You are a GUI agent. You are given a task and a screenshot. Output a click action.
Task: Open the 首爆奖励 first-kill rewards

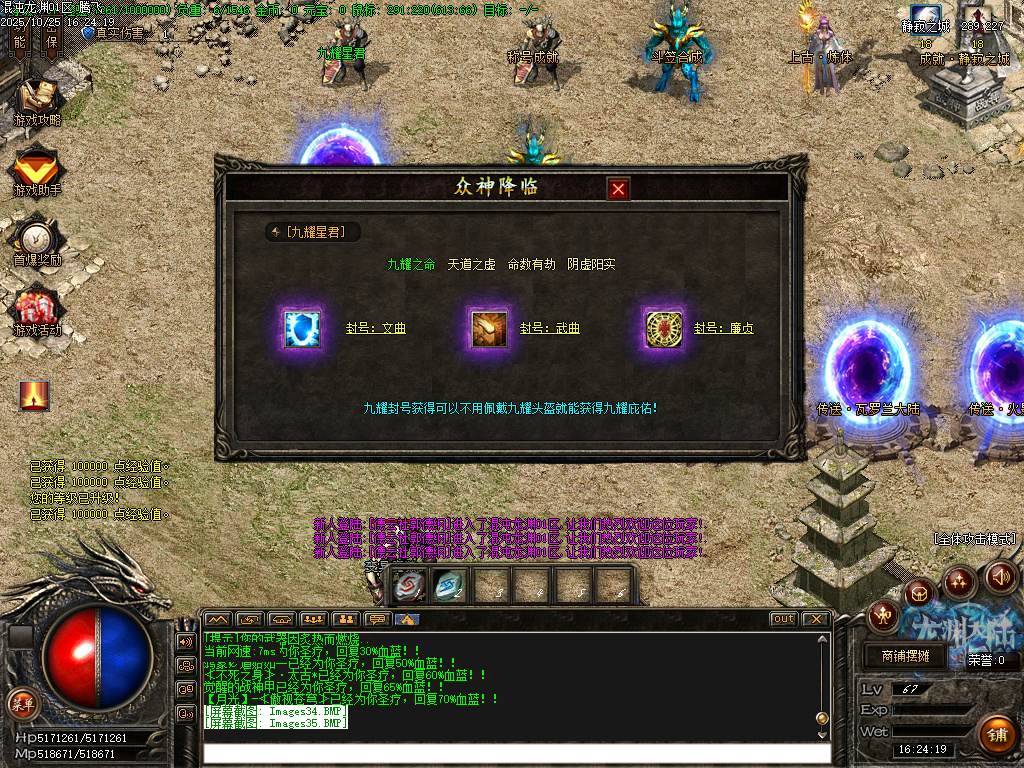37,240
